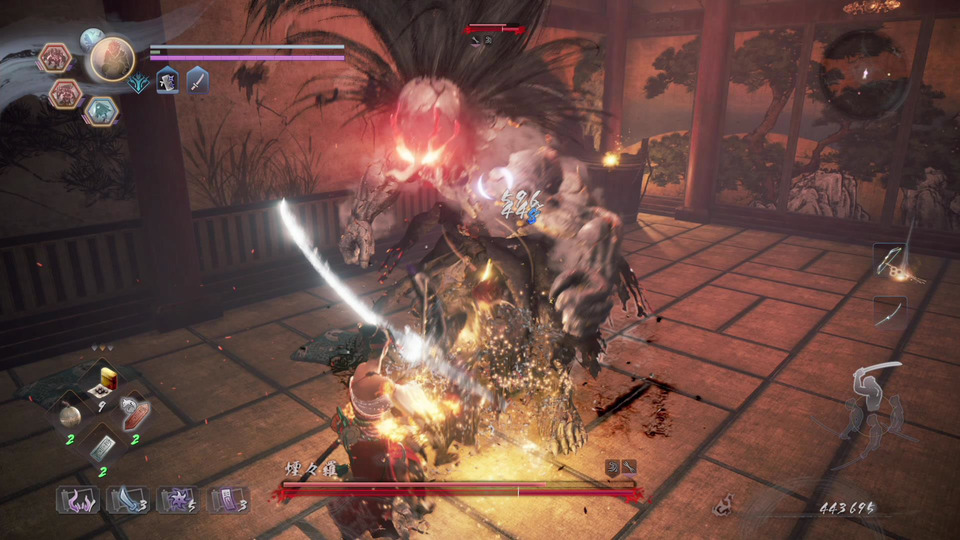Use the shuriken scroll with 5 charges
The width and height of the screenshot is (960, 540).
[x=175, y=499]
